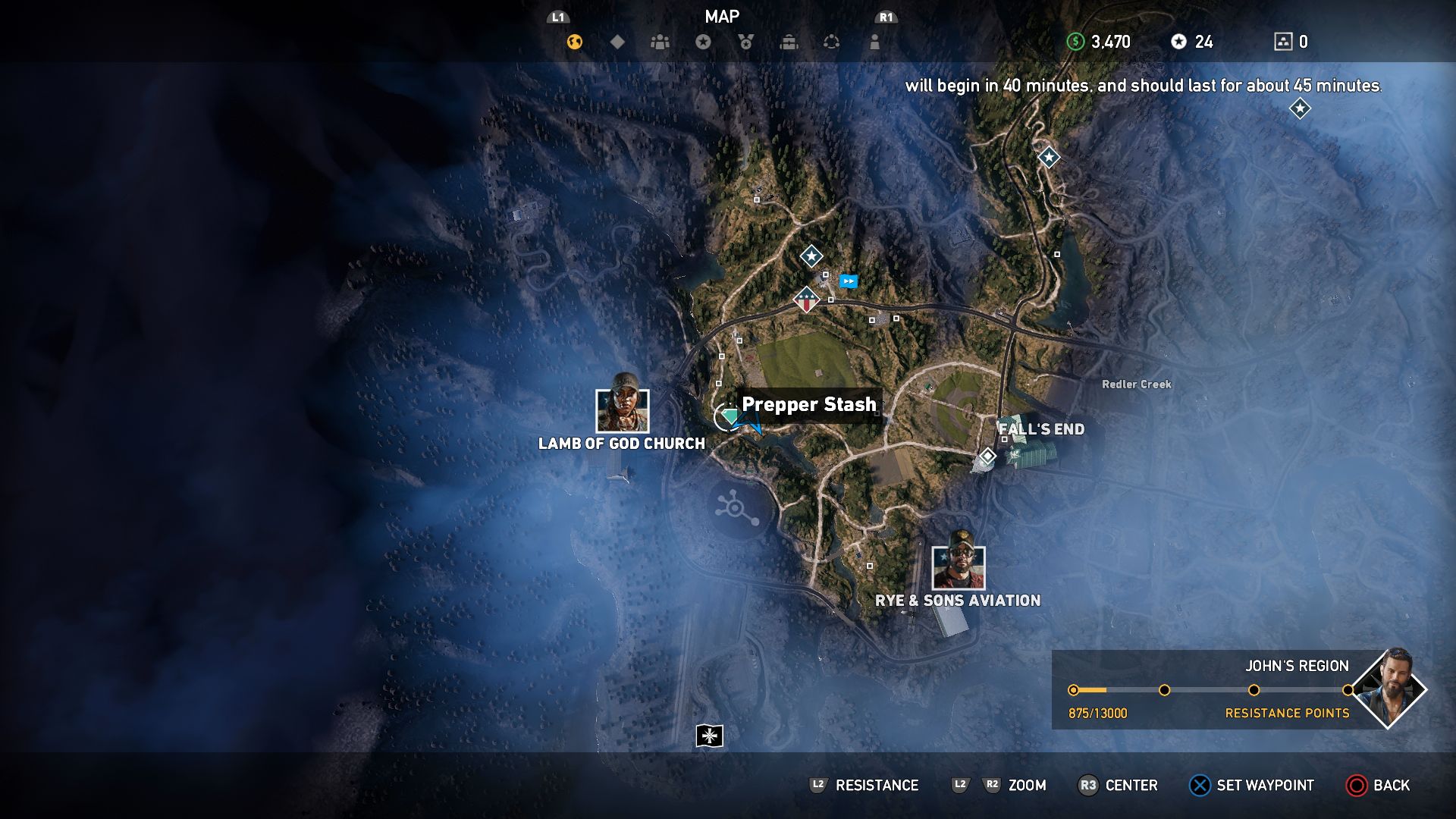This screenshot has width=1456, height=819.
Task: Select the Fall's End town label
Action: [1042, 429]
